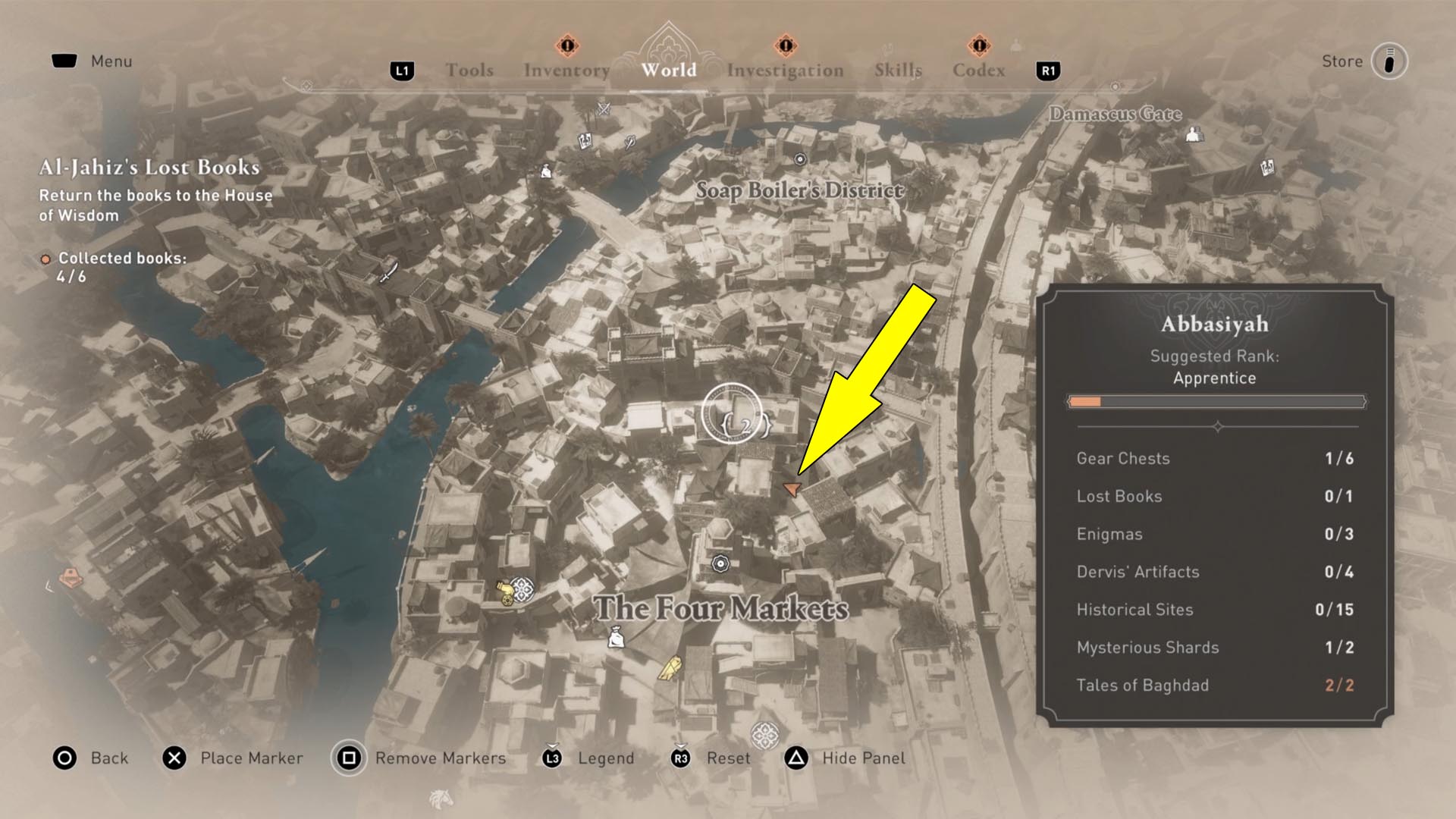Open the Codex tab
The height and width of the screenshot is (819, 1456).
click(978, 69)
